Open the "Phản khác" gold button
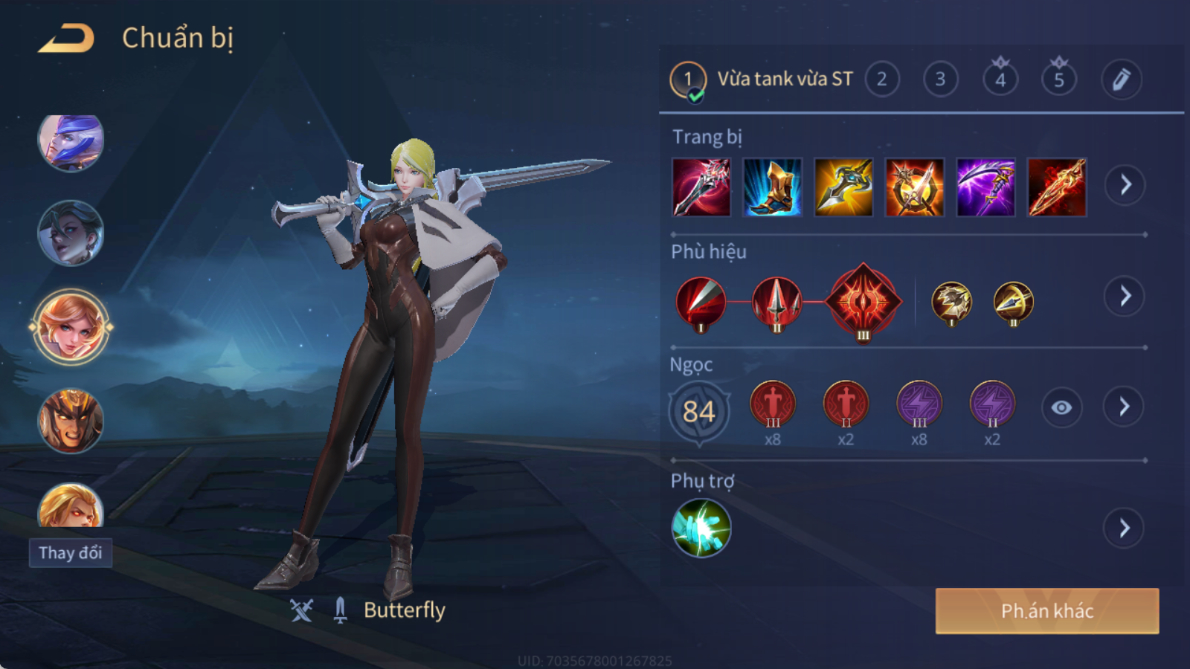Viewport: 1190px width, 669px height. point(1047,611)
